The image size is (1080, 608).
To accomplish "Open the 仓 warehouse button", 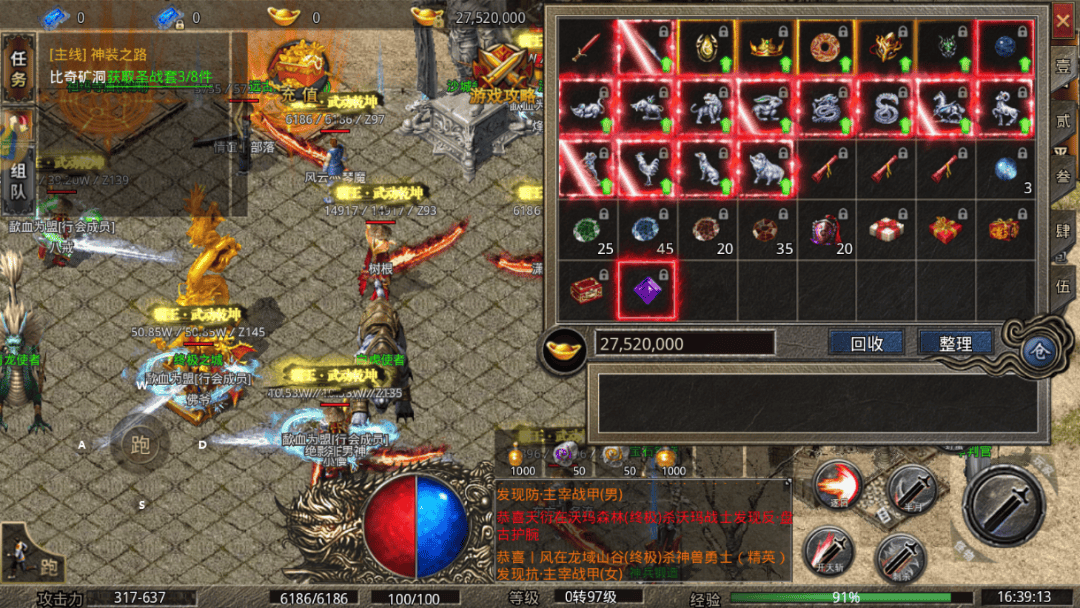I will point(1038,350).
